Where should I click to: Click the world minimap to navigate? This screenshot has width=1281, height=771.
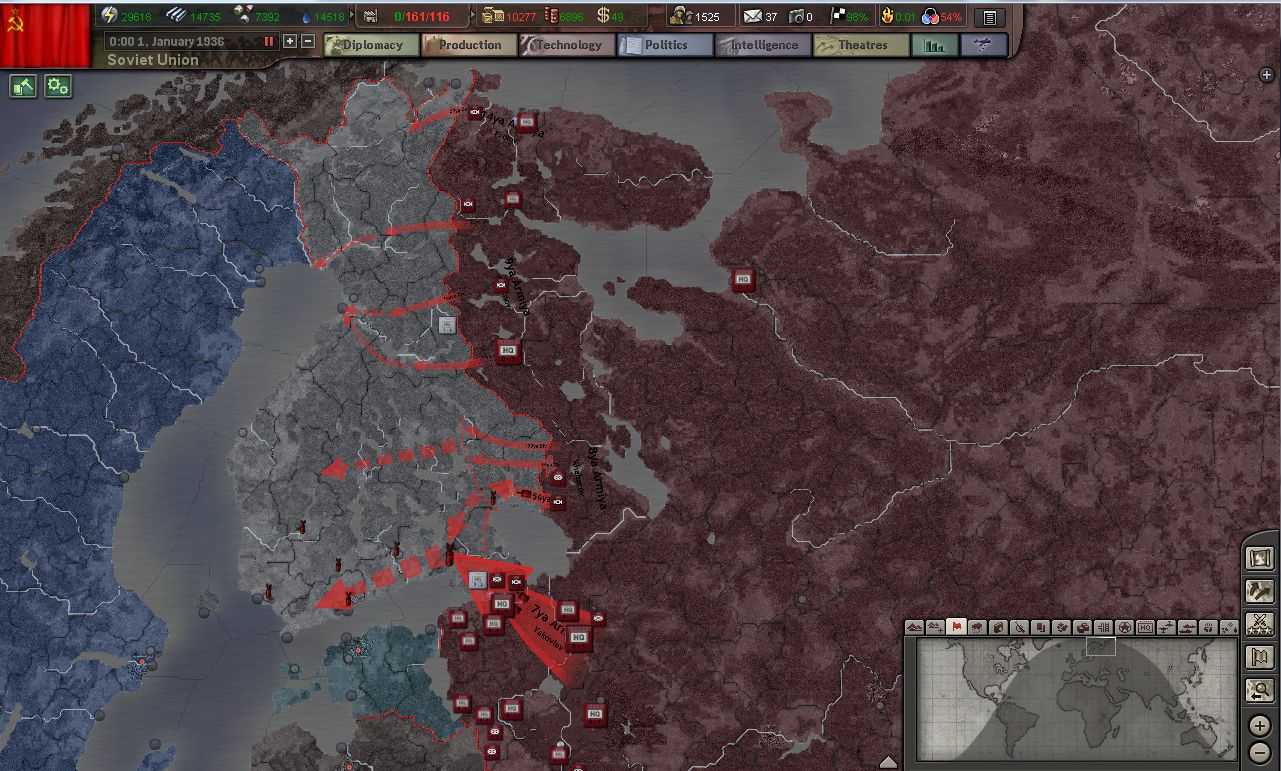(x=1075, y=700)
